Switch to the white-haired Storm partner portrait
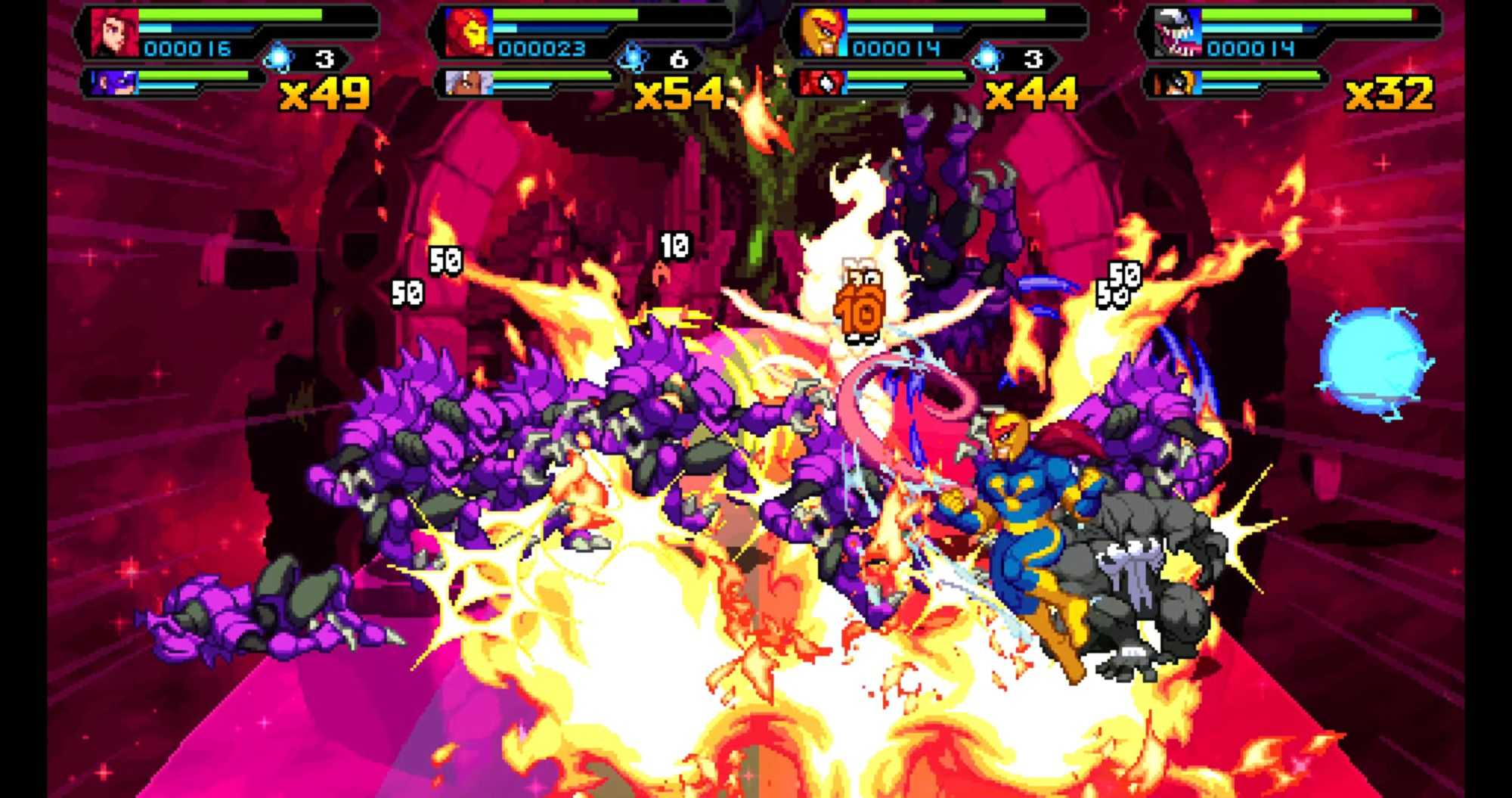The image size is (1512, 798). (469, 82)
